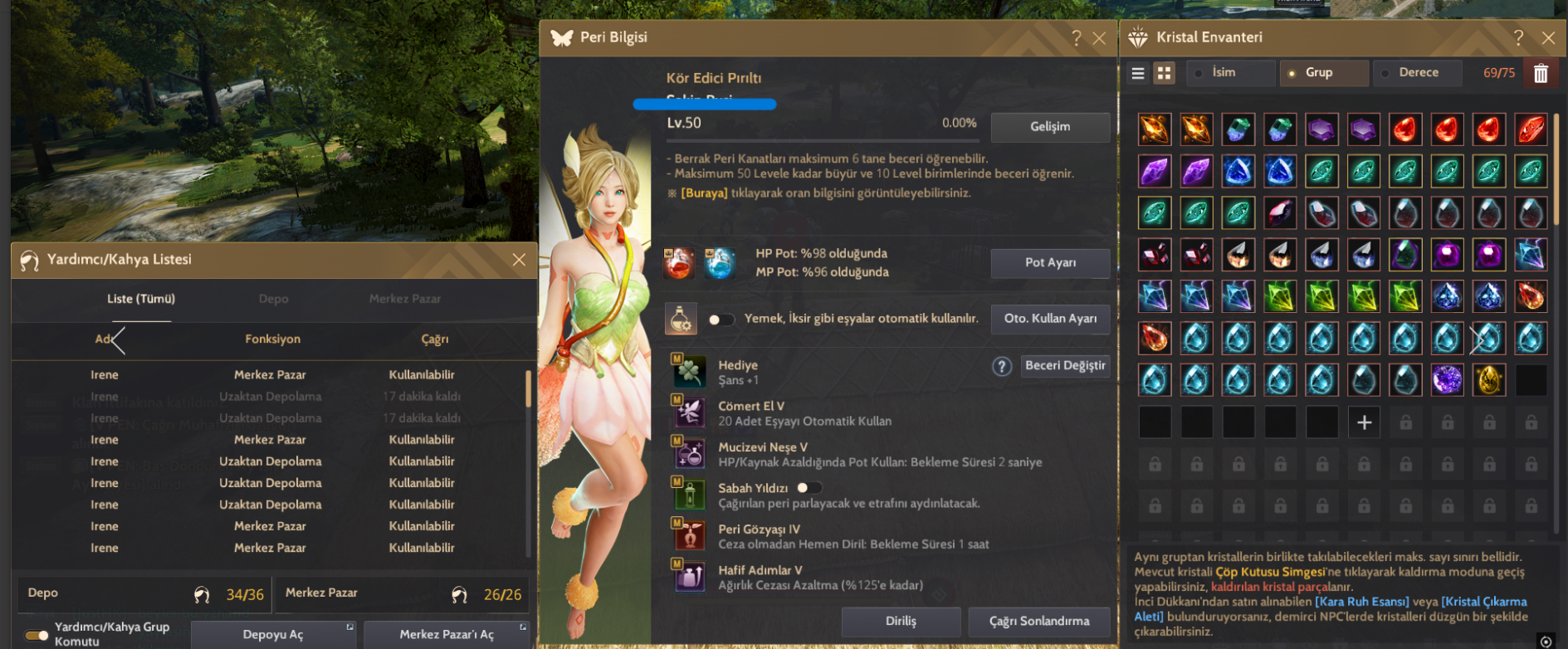The height and width of the screenshot is (649, 1568).
Task: Click the question mark beside Beceri Değiştir
Action: [x=1002, y=366]
